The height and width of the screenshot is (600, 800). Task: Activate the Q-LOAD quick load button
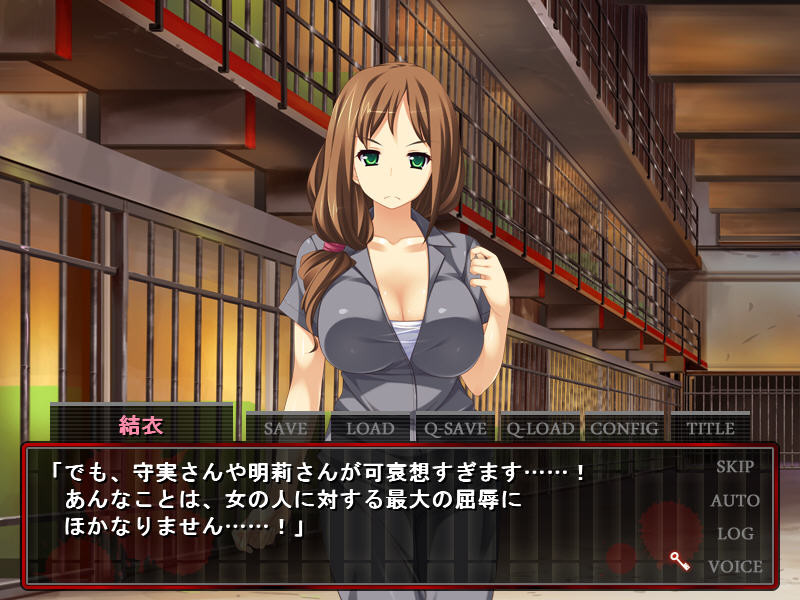point(540,428)
